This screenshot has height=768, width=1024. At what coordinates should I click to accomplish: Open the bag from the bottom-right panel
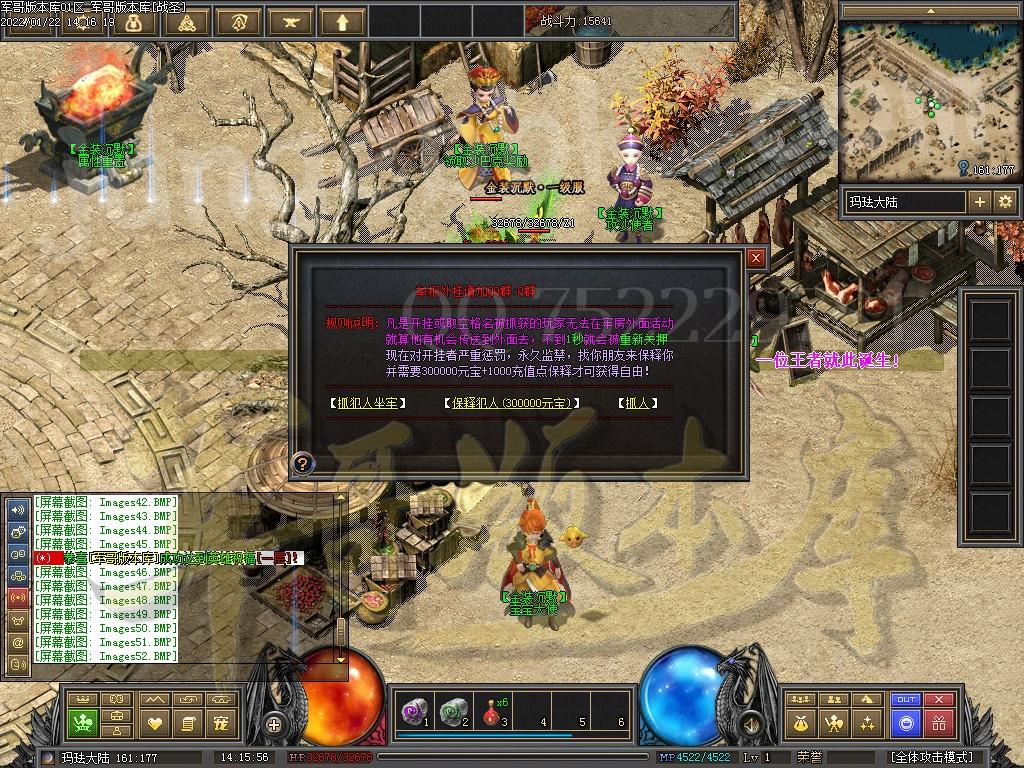pos(800,722)
